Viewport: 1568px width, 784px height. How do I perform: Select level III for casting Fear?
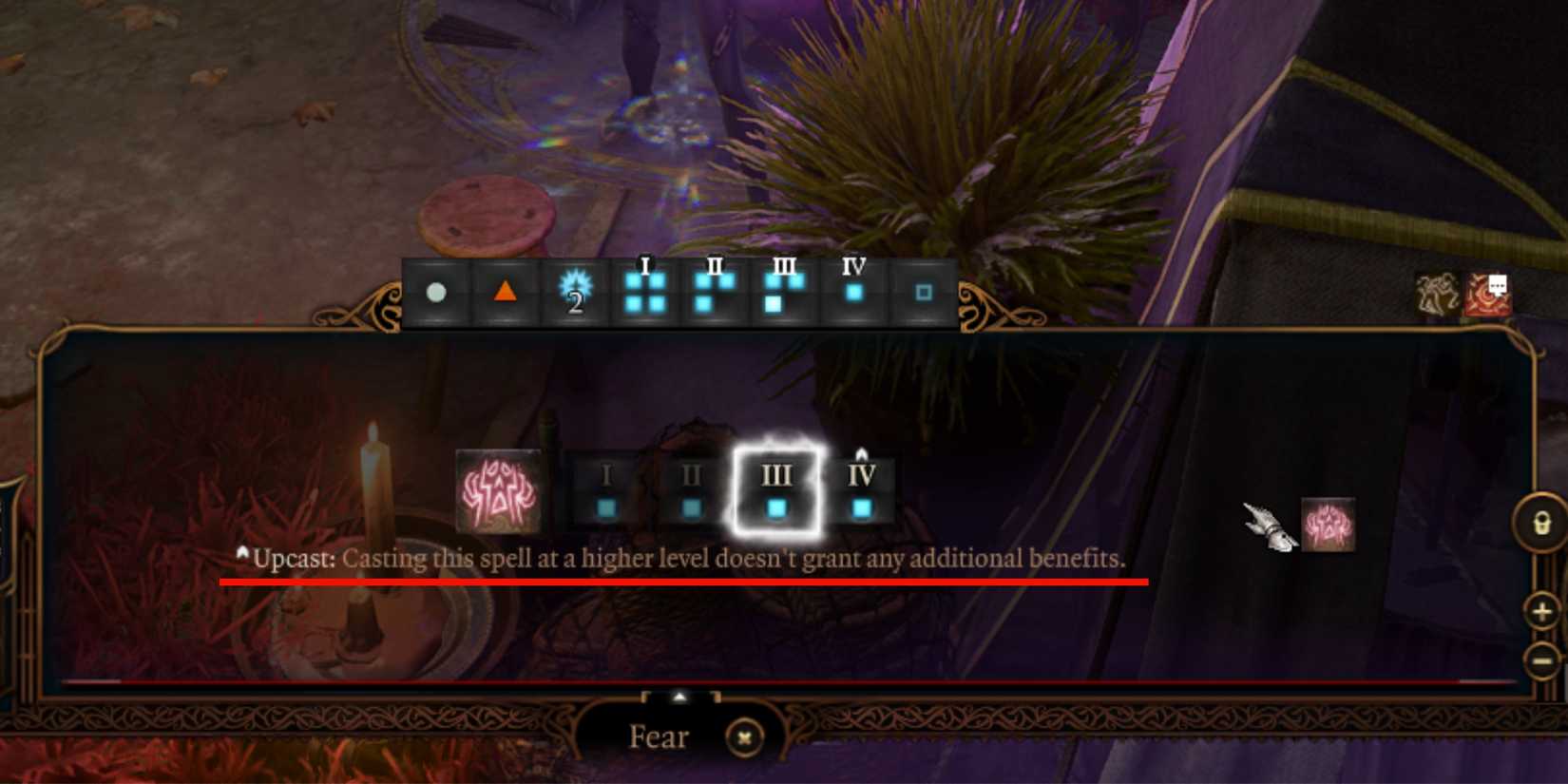[778, 488]
